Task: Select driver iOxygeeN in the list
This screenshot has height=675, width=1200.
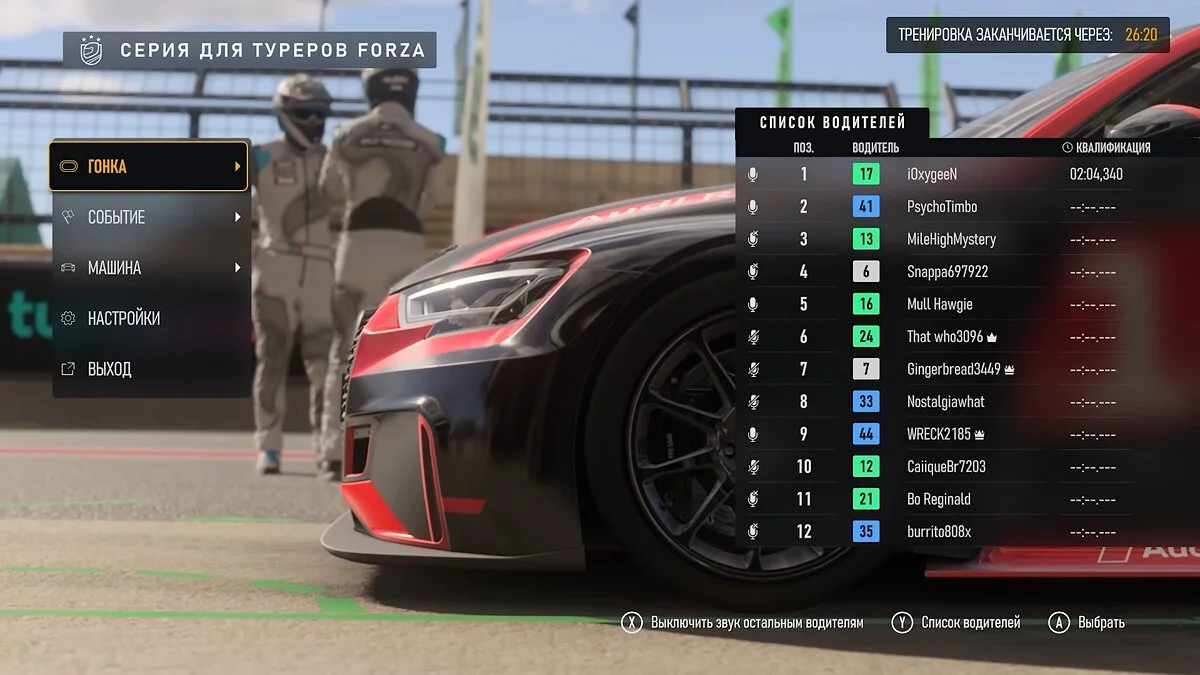Action: tap(931, 174)
